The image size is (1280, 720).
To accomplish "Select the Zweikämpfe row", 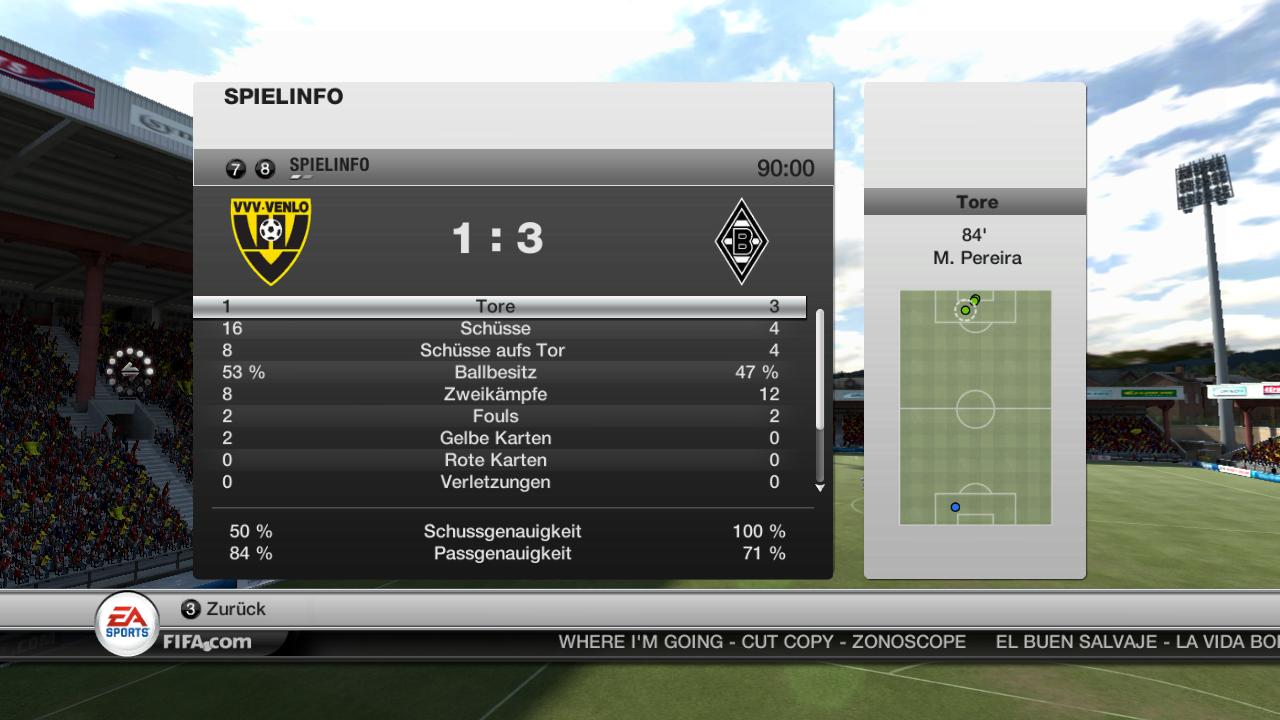I will 497,394.
